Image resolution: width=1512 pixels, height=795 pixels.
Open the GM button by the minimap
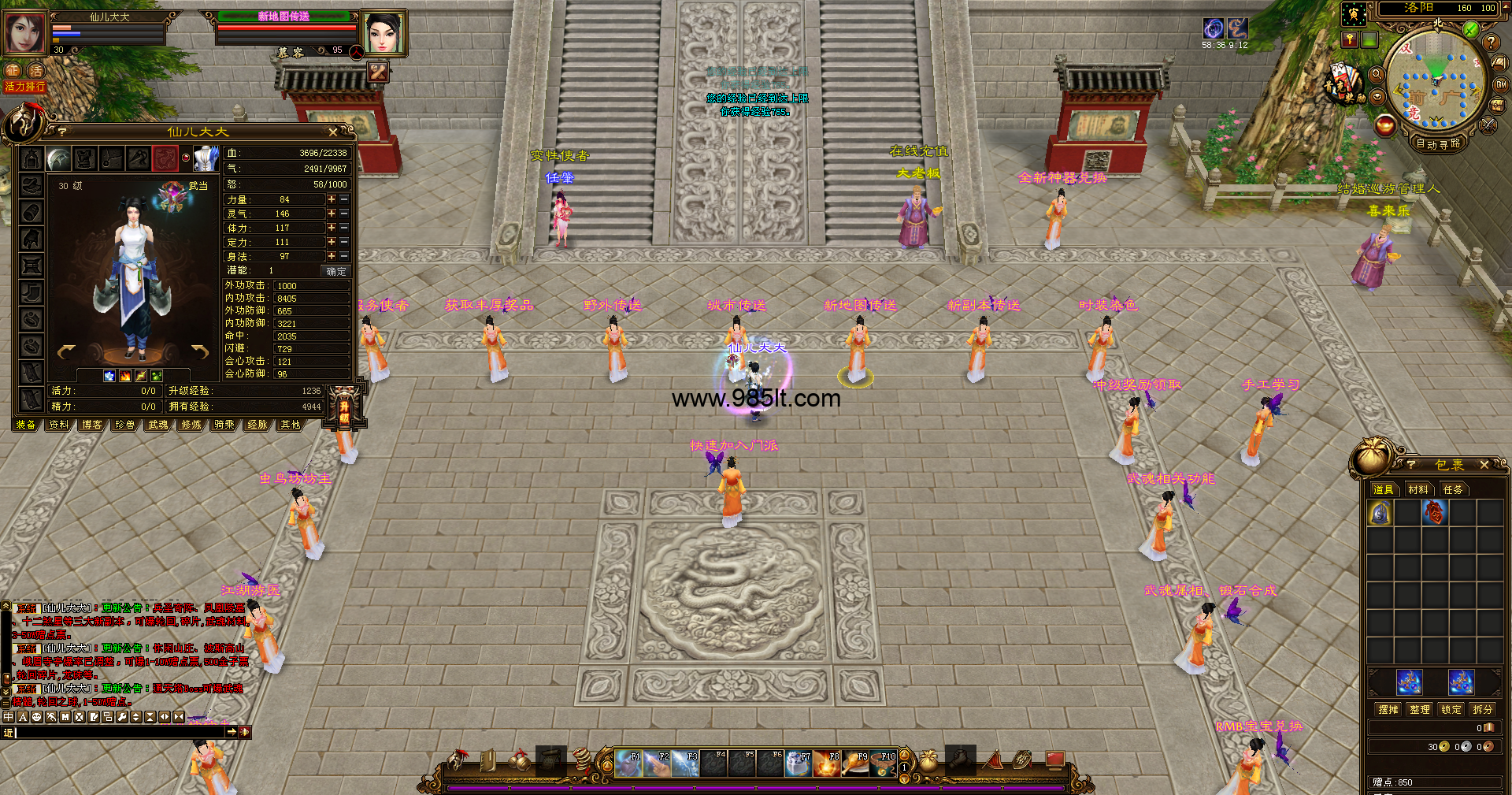click(x=1501, y=84)
